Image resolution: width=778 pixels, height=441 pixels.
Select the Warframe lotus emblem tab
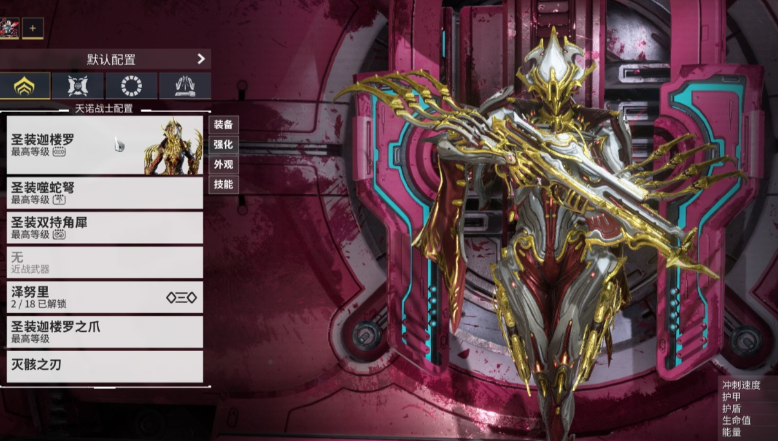[x=25, y=86]
